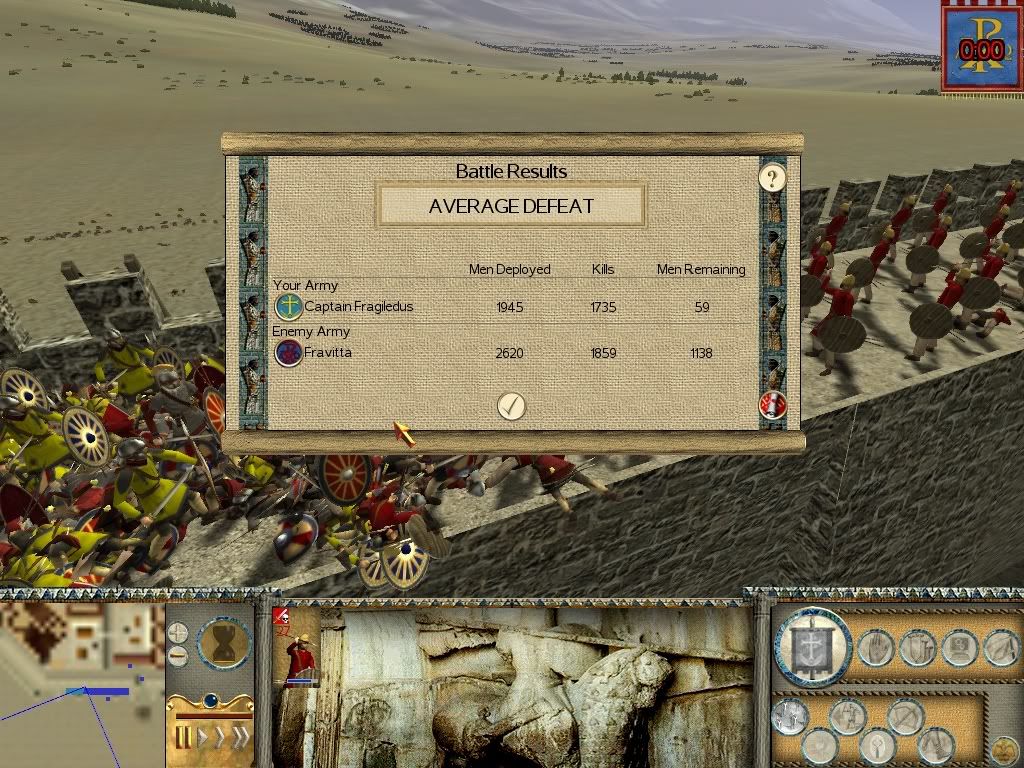This screenshot has width=1024, height=768.
Task: Select Fravitta's enemy faction emblem
Action: tap(288, 352)
